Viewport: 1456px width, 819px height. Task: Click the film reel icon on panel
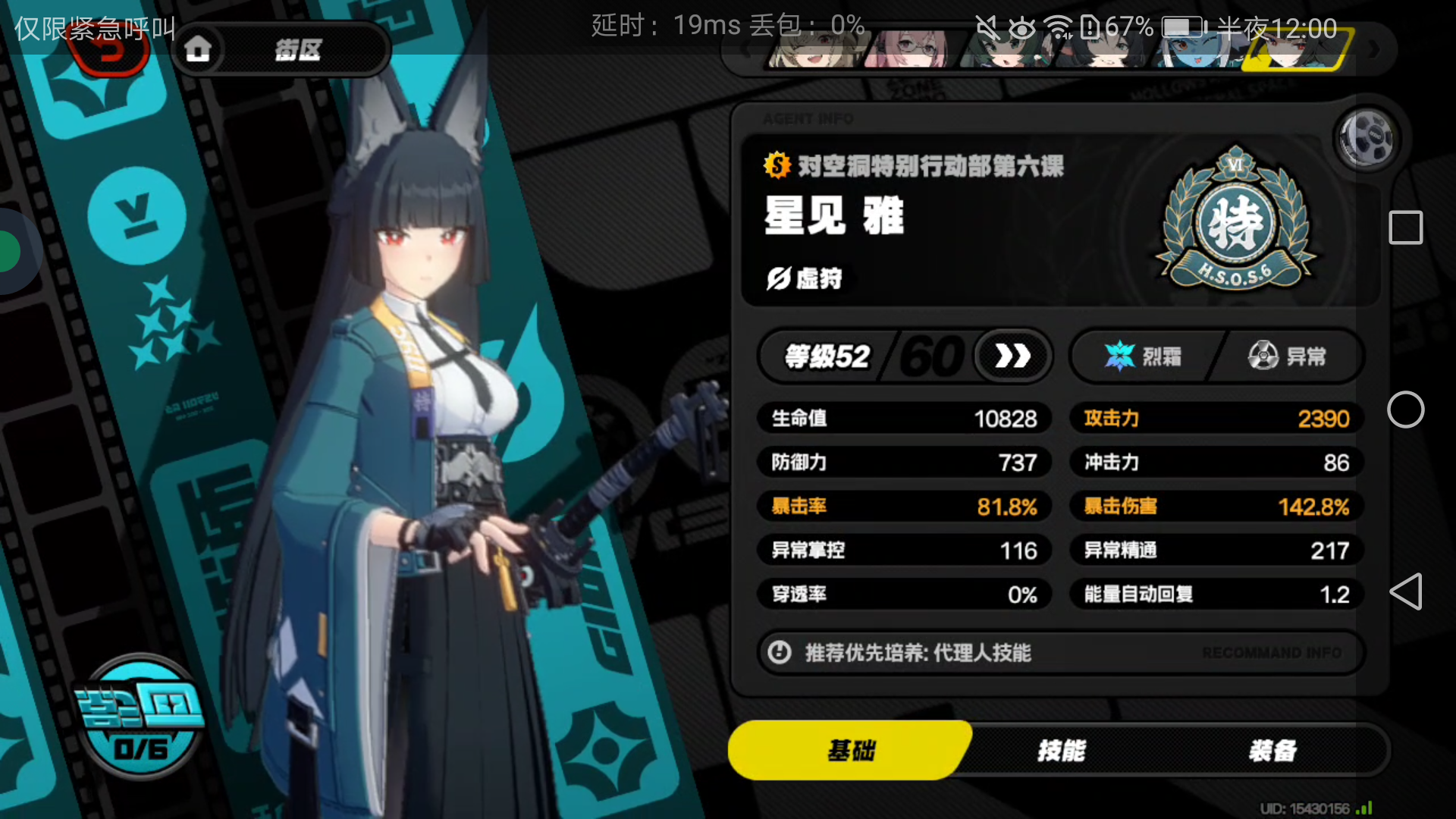pos(1366,140)
